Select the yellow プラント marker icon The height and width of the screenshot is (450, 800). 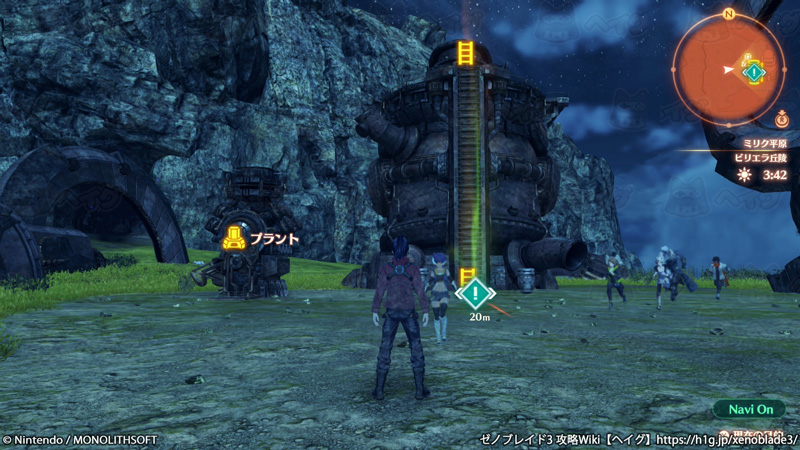pos(234,238)
